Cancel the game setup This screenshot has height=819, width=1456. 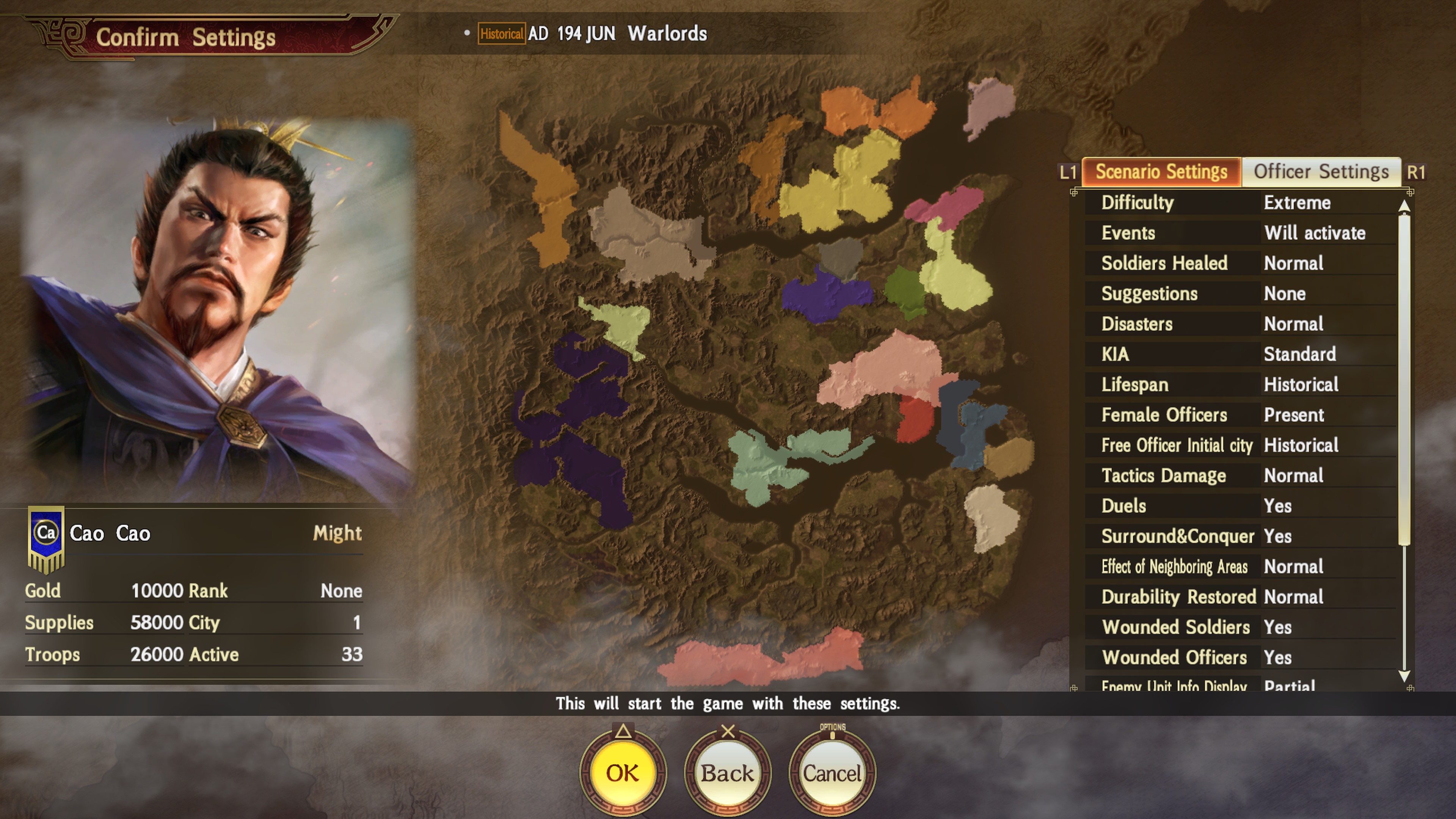coord(832,773)
